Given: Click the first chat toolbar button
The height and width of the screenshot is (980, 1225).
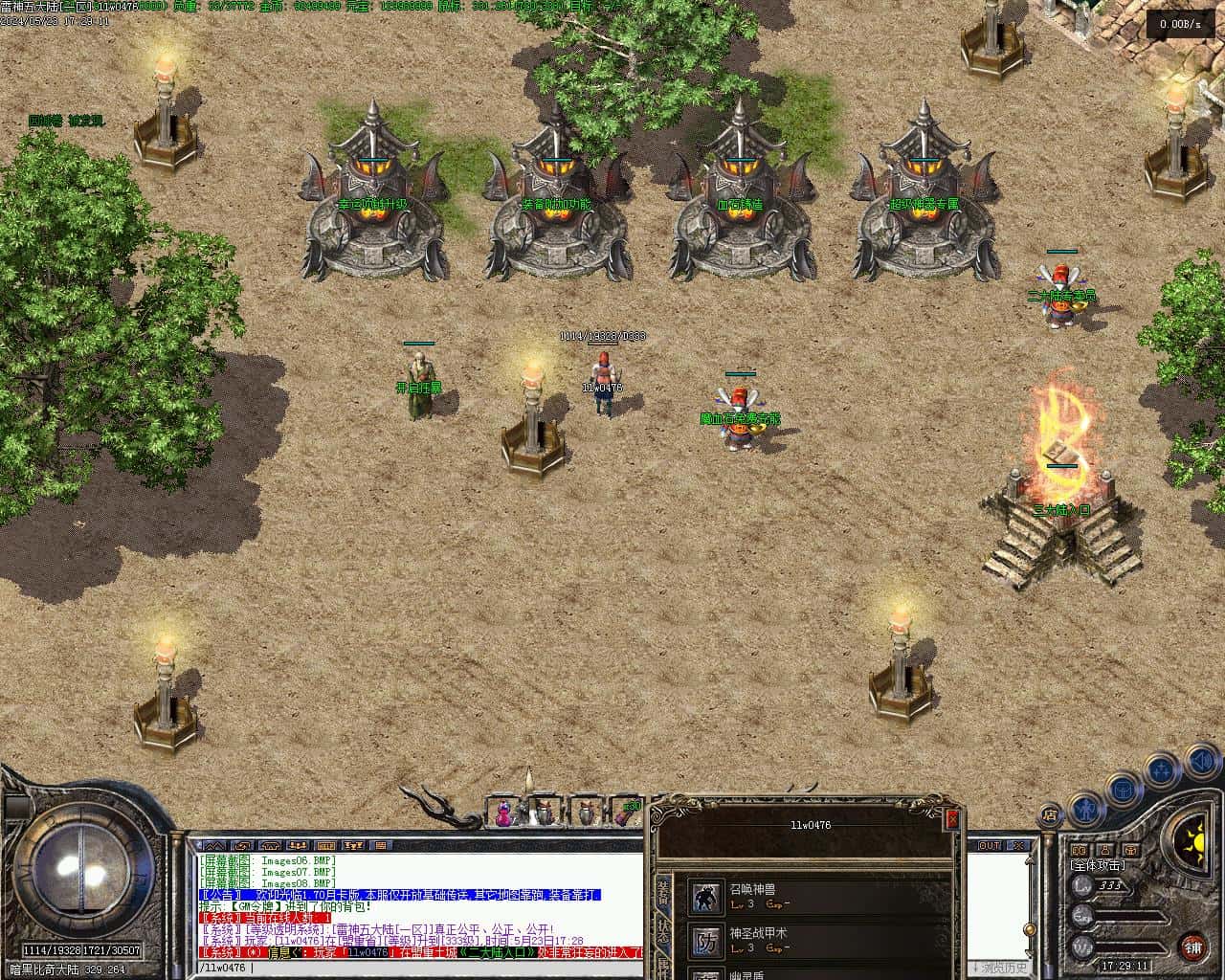Looking at the screenshot, I should click(x=213, y=846).
